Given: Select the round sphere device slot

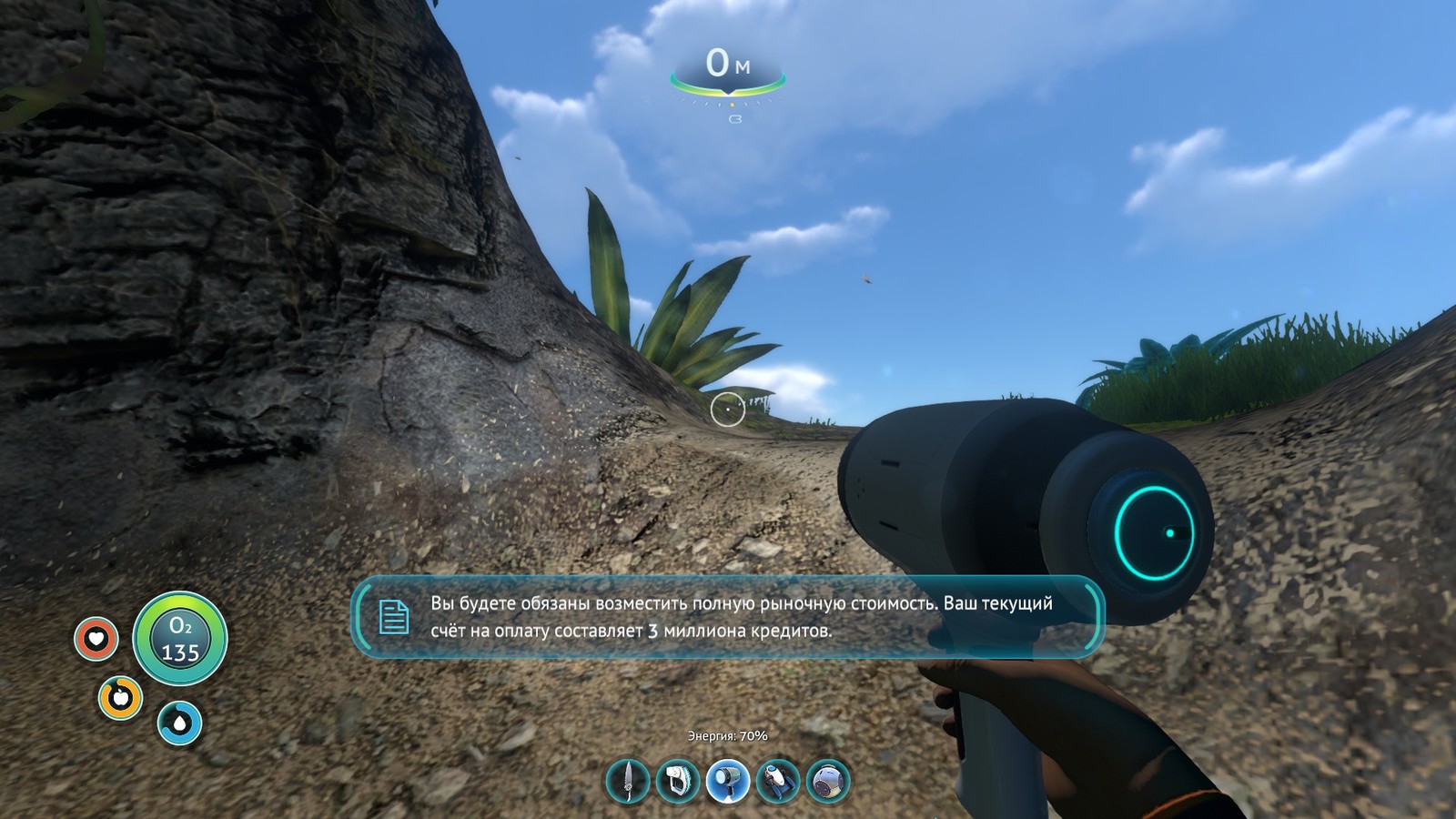Looking at the screenshot, I should 828,781.
